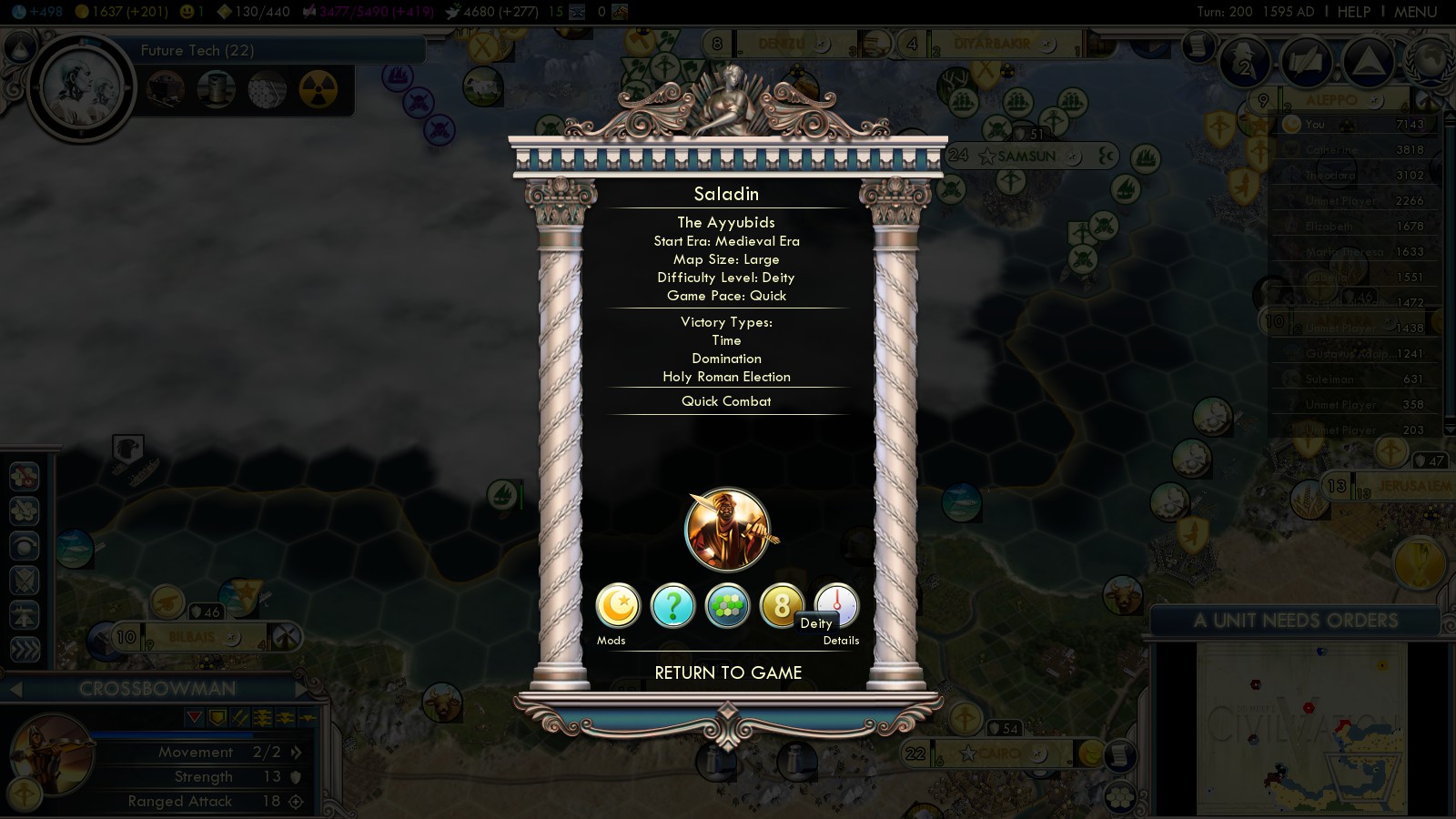
Task: Click the Aleppo city banner
Action: click(1331, 100)
